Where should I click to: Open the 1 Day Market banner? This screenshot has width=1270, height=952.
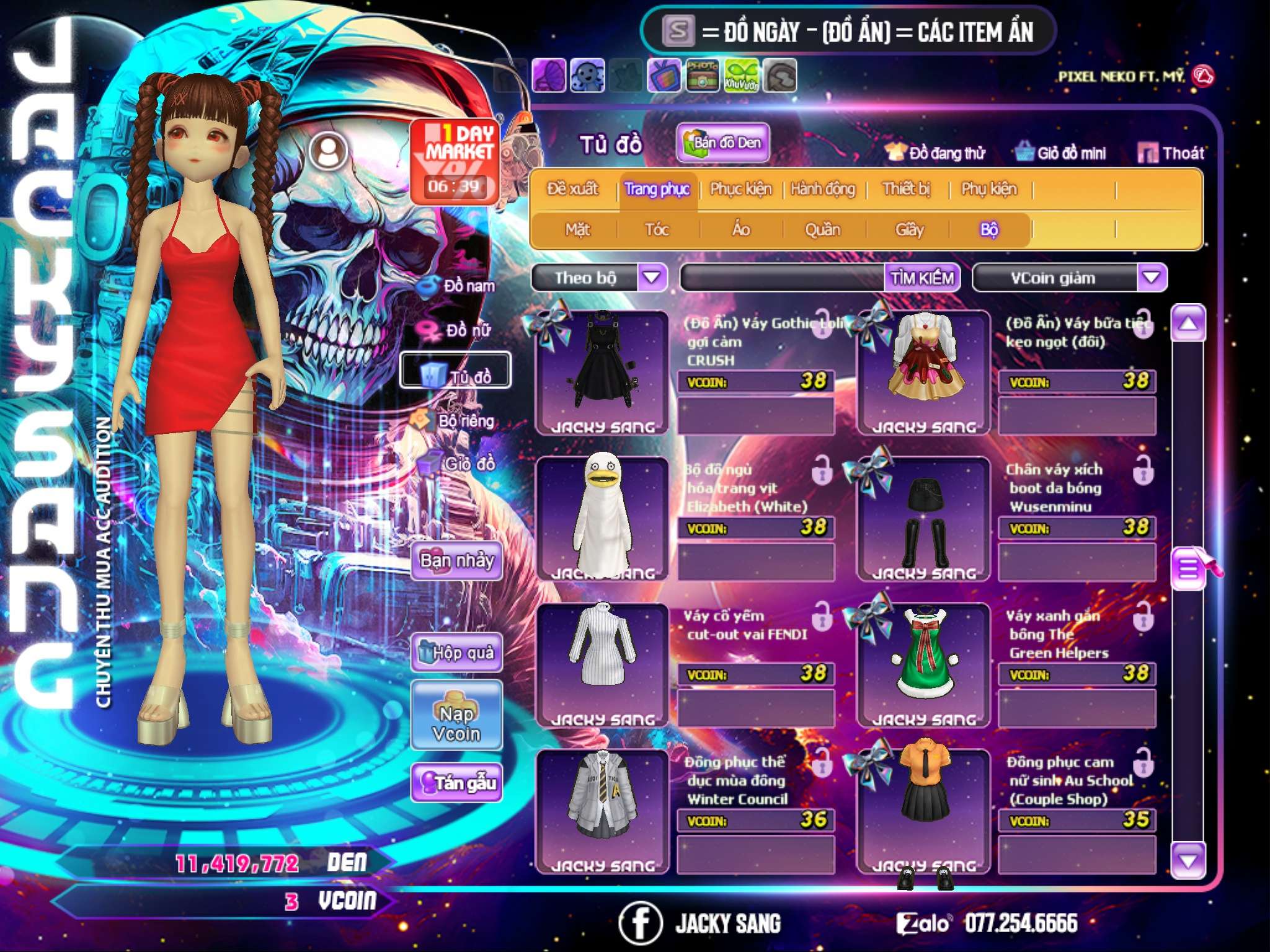(455, 161)
